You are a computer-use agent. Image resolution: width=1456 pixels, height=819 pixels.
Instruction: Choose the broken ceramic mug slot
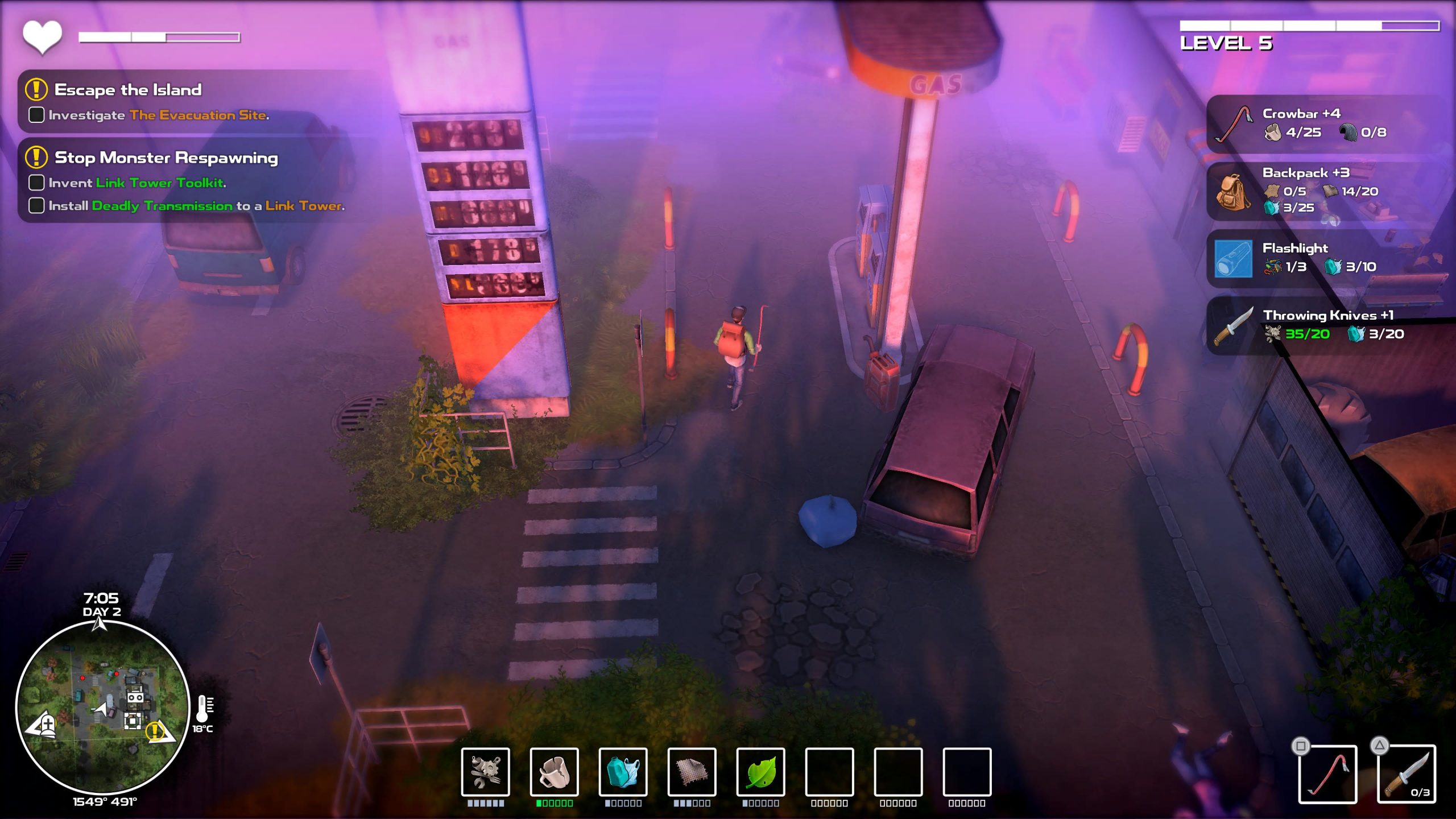point(554,772)
